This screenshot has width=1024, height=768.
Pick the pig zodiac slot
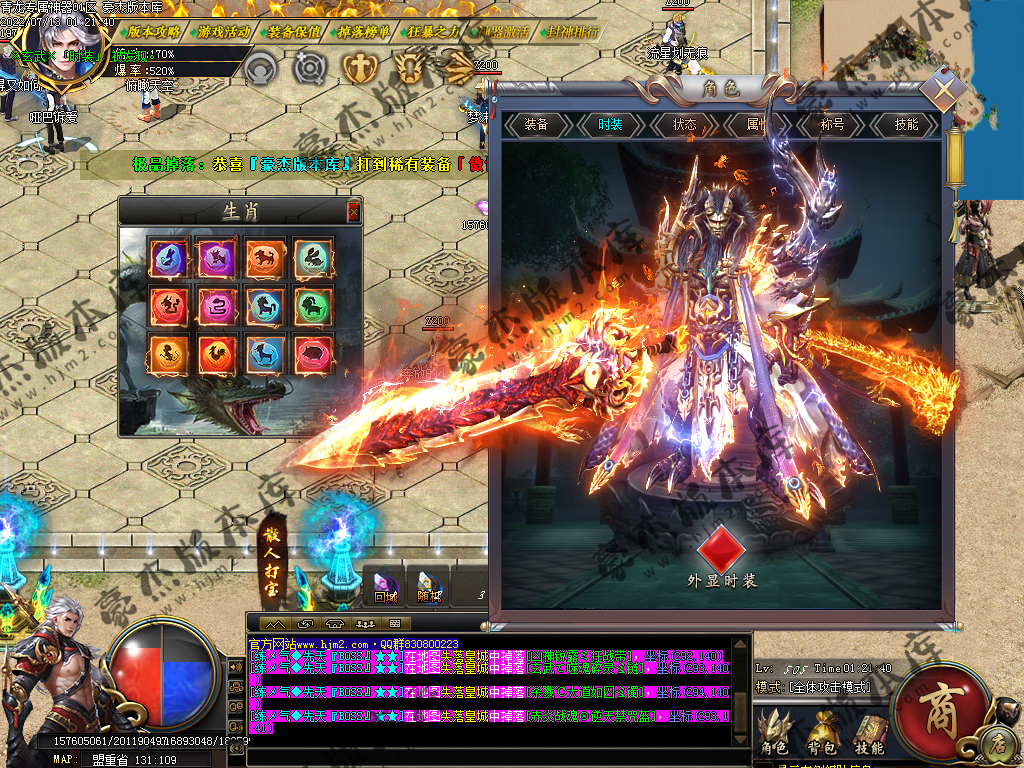coord(314,353)
